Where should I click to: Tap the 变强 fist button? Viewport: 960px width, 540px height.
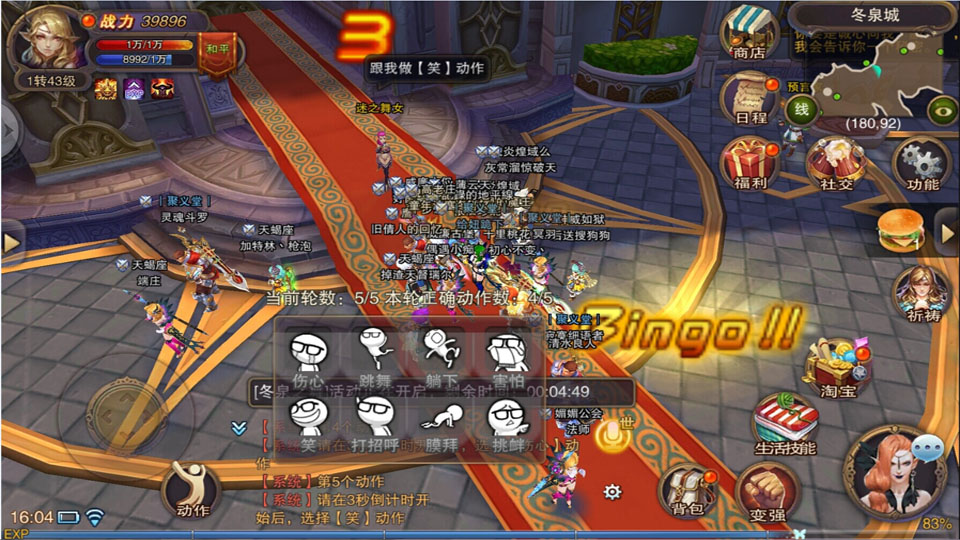click(767, 492)
